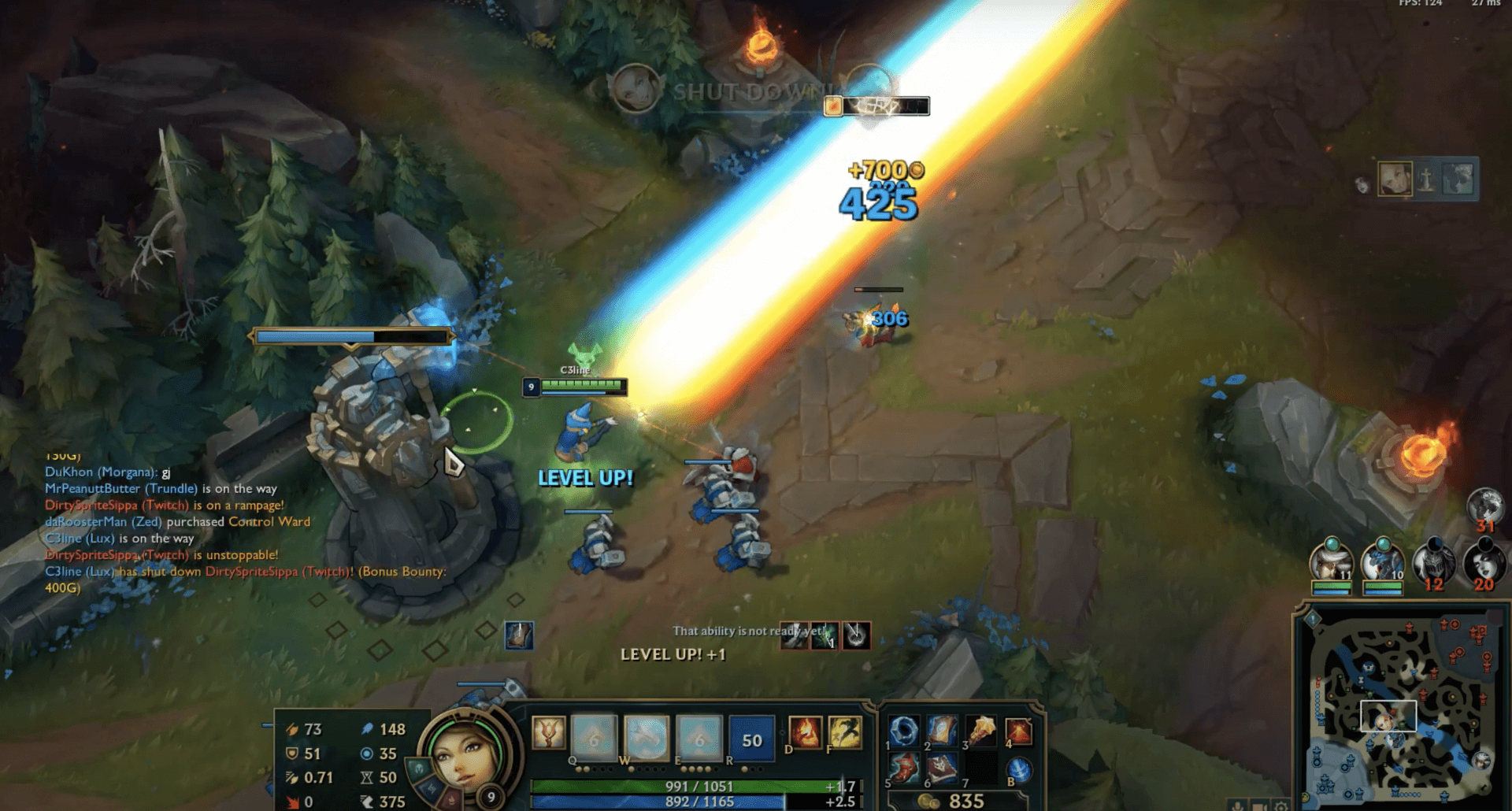Activate the gold-bordered item in slot 4
This screenshot has width=1512, height=811.
coord(1020,730)
